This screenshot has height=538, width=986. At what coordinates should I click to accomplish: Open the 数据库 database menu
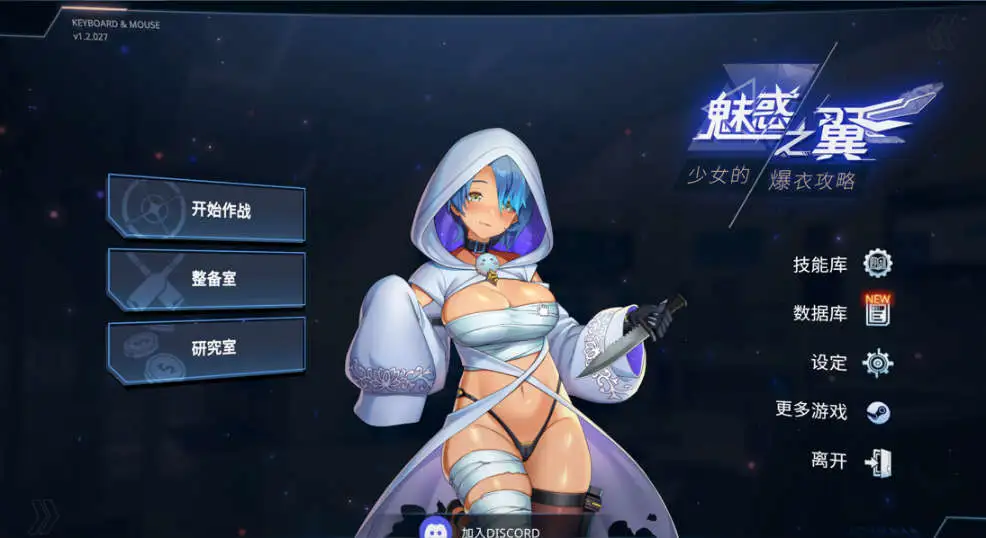tap(841, 313)
